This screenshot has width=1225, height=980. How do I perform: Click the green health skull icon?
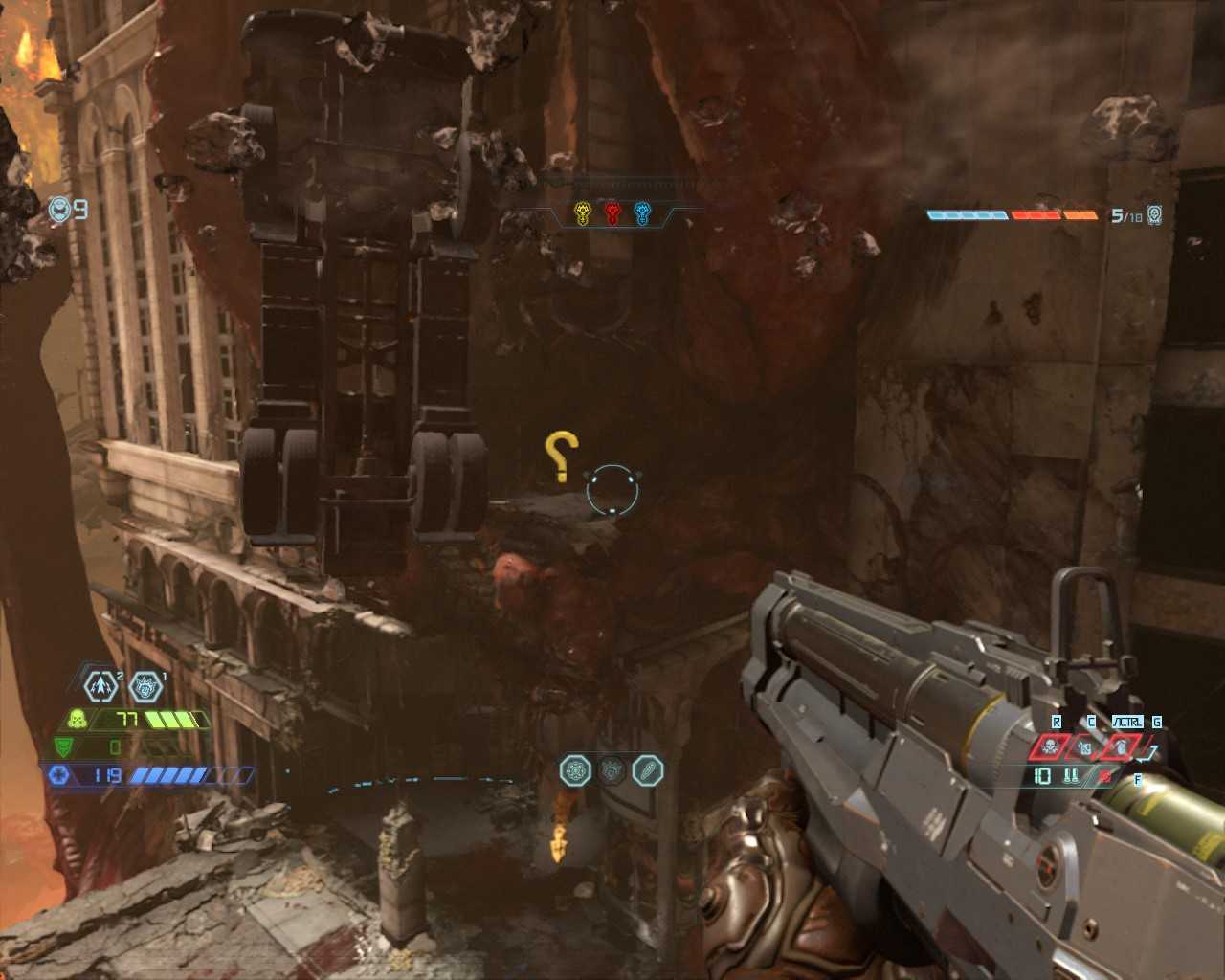tap(78, 719)
